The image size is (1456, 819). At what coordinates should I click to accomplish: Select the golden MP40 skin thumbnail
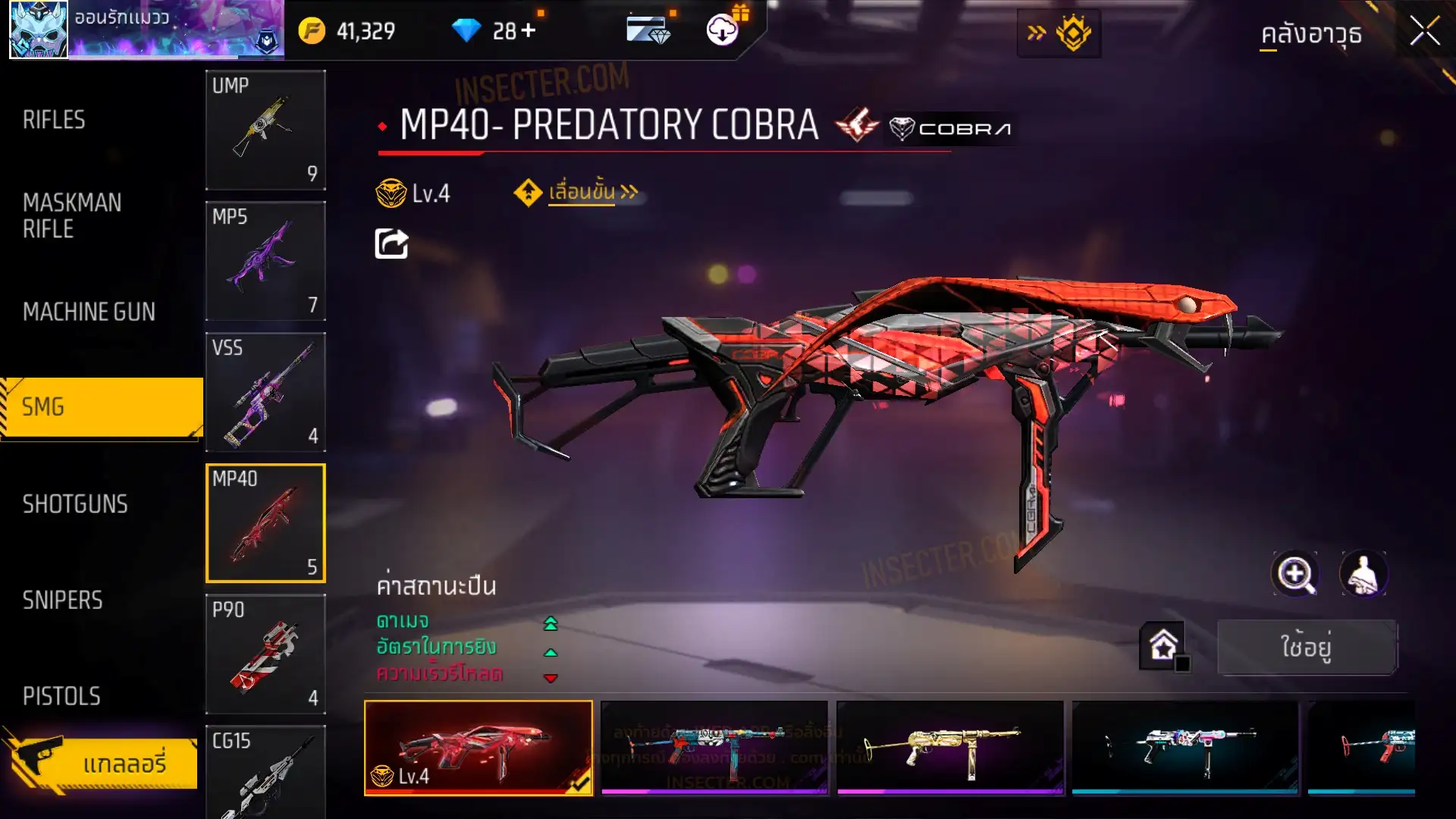point(949,747)
